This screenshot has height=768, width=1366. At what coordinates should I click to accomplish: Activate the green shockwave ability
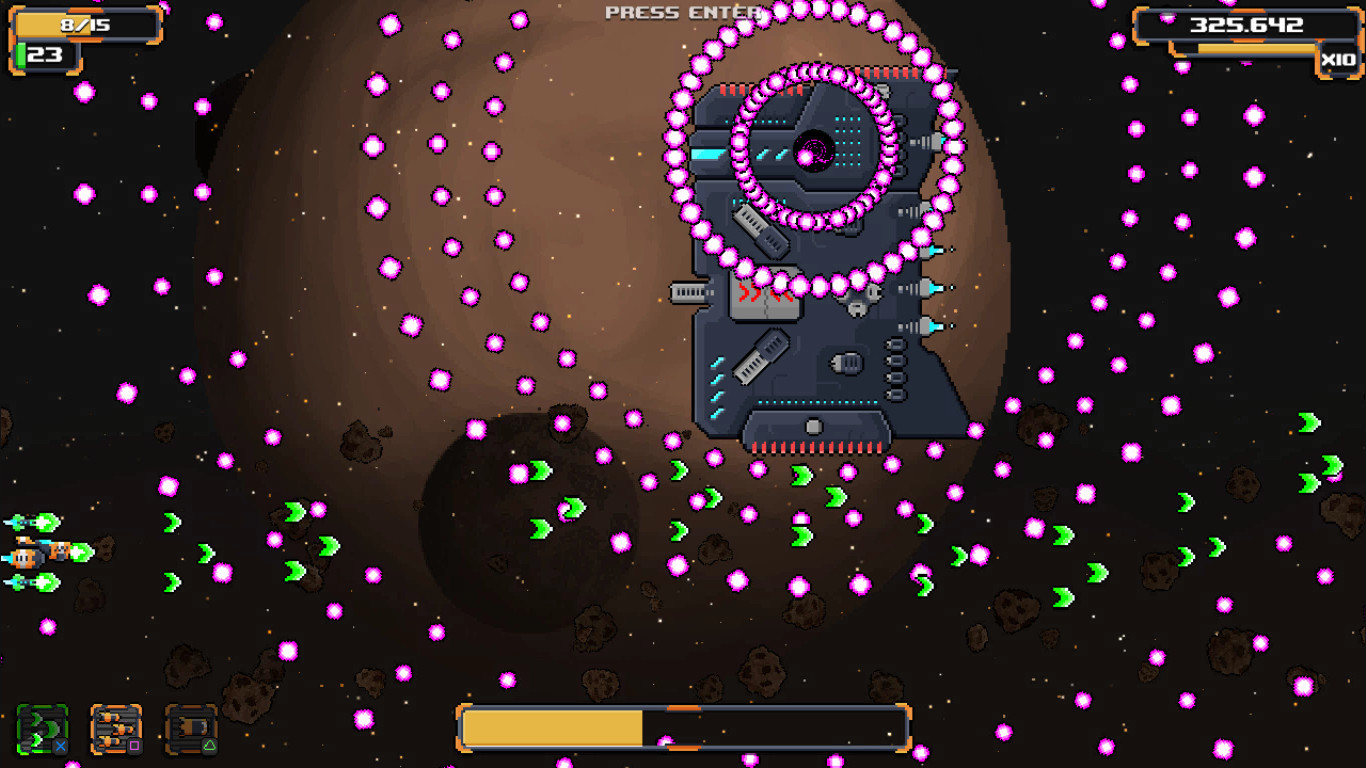click(x=40, y=727)
